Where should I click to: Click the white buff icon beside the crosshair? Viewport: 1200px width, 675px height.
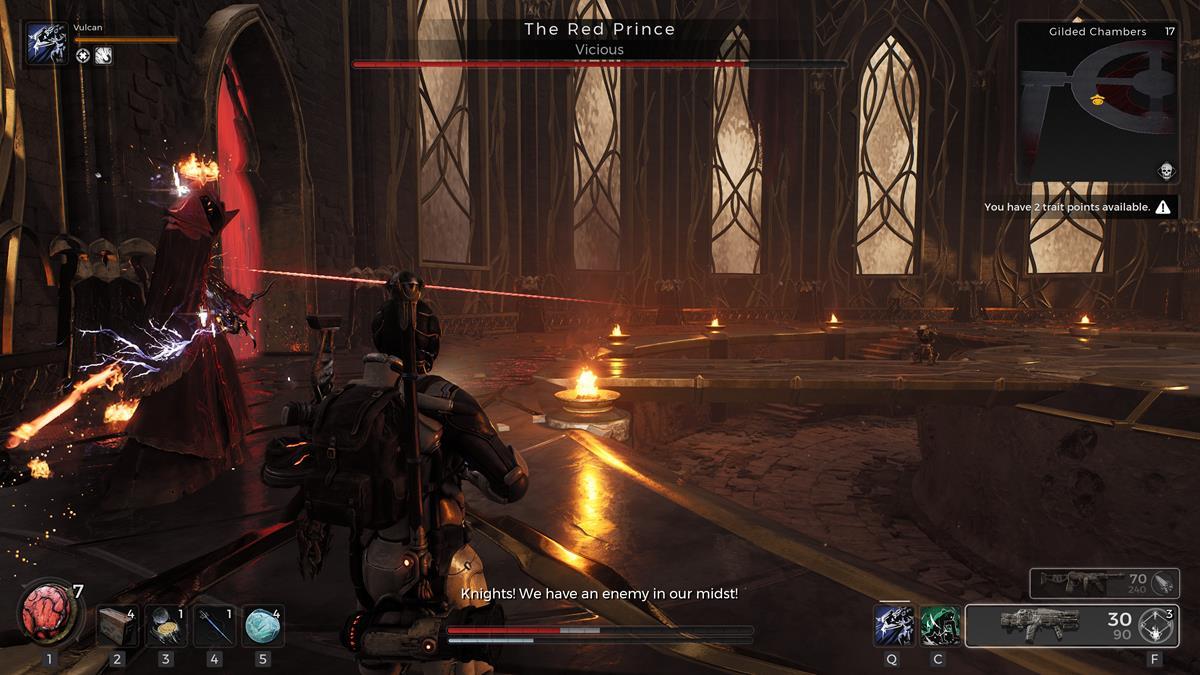pos(103,56)
